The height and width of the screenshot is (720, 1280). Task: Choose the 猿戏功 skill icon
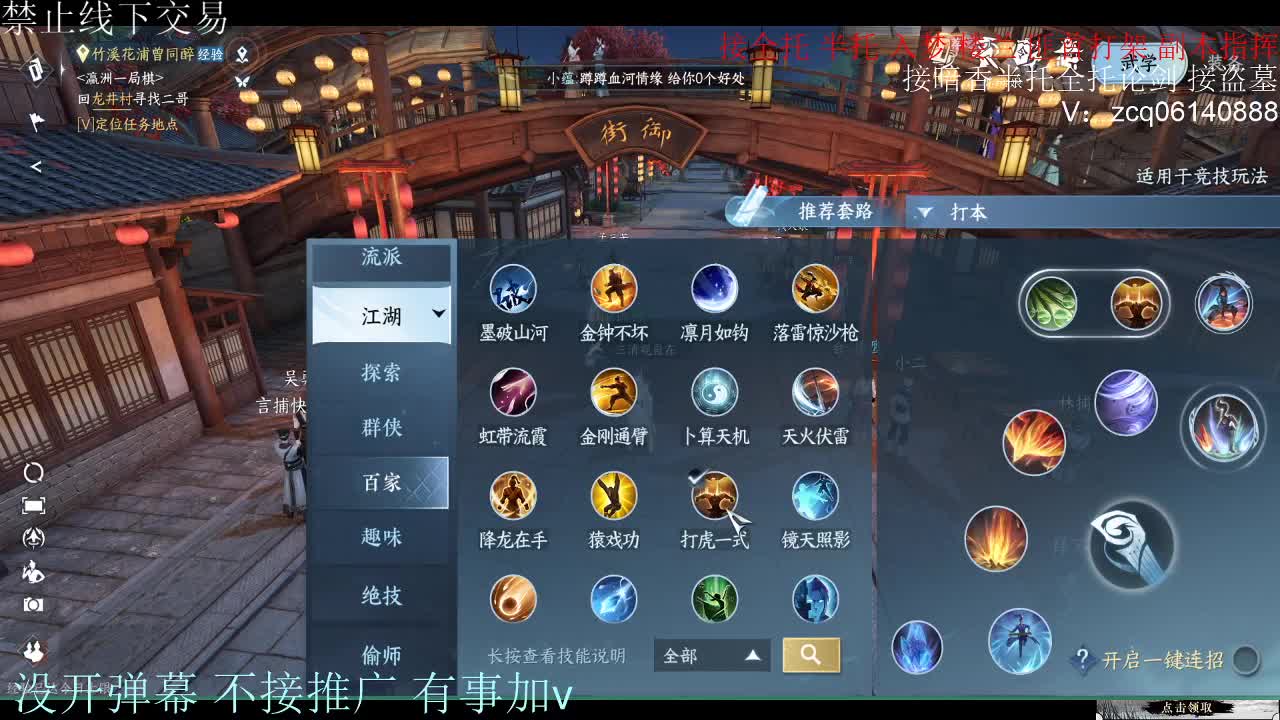pyautogui.click(x=613, y=495)
